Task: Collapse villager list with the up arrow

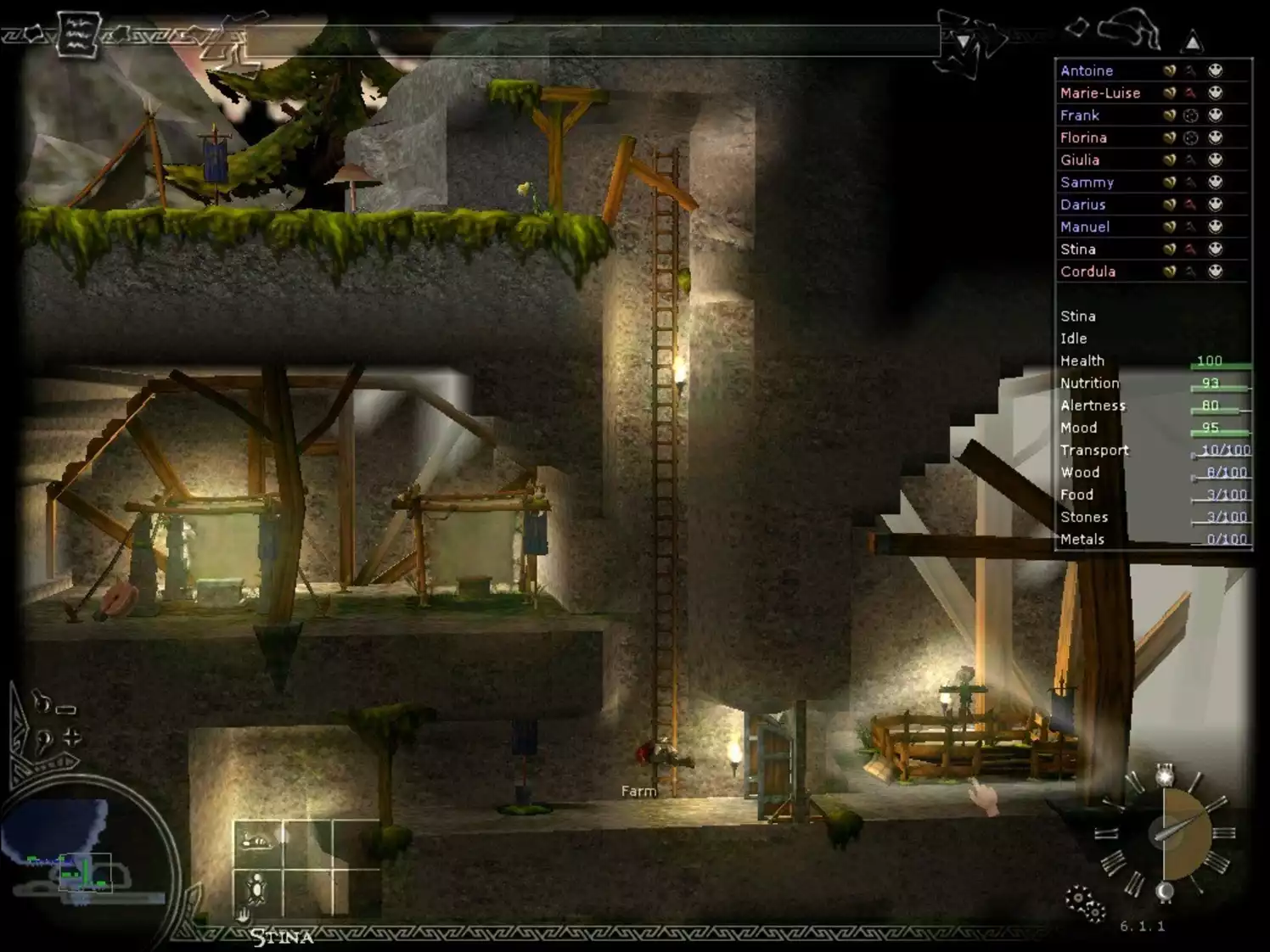Action: click(x=1193, y=42)
